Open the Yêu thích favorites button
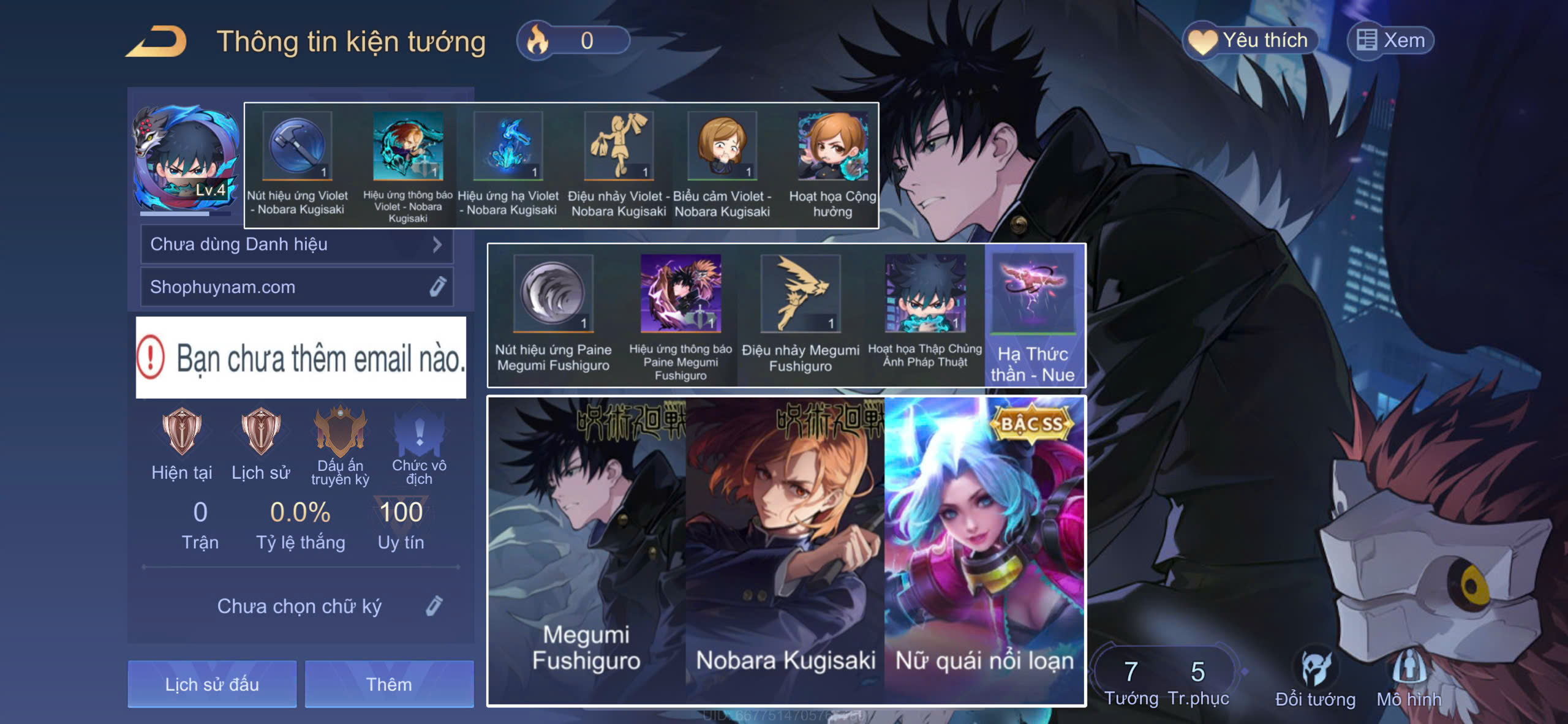Image resolution: width=1568 pixels, height=724 pixels. click(x=1249, y=40)
